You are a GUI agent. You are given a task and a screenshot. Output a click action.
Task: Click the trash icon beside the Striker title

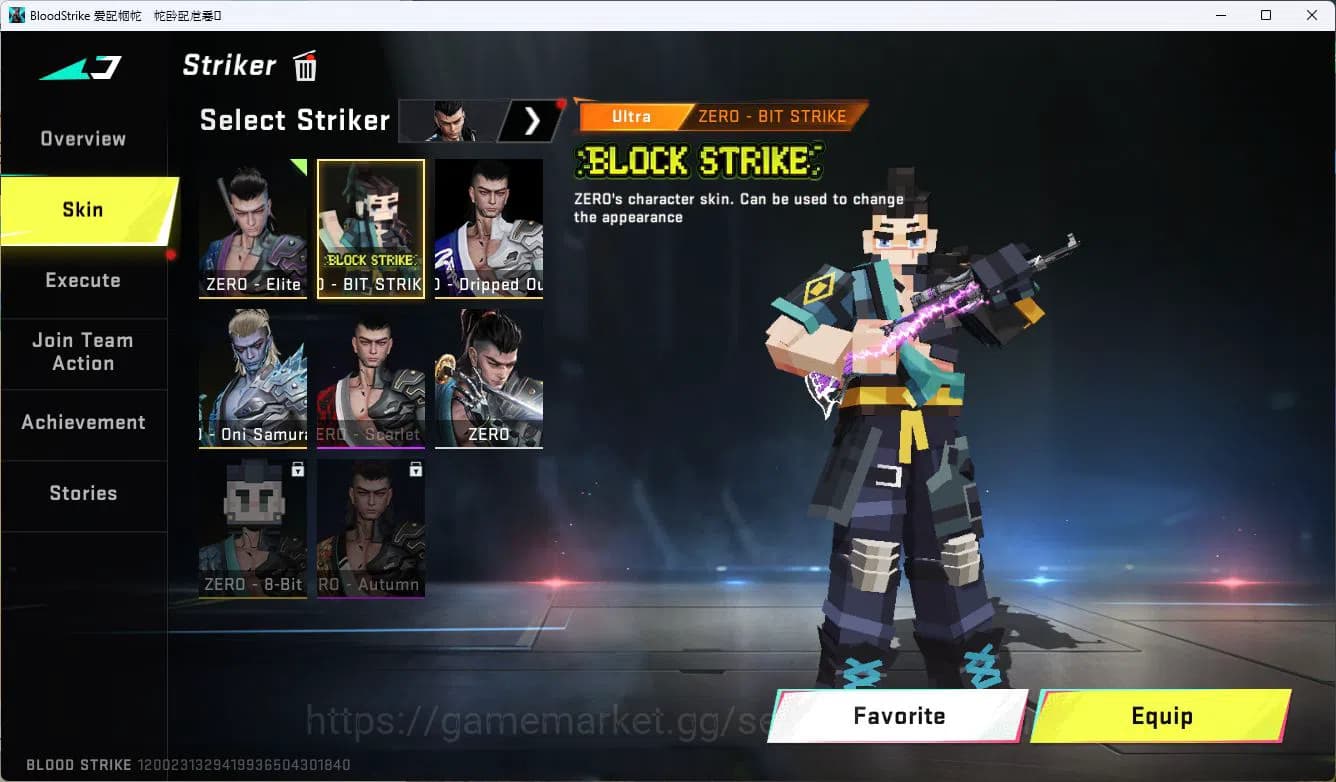pyautogui.click(x=304, y=66)
